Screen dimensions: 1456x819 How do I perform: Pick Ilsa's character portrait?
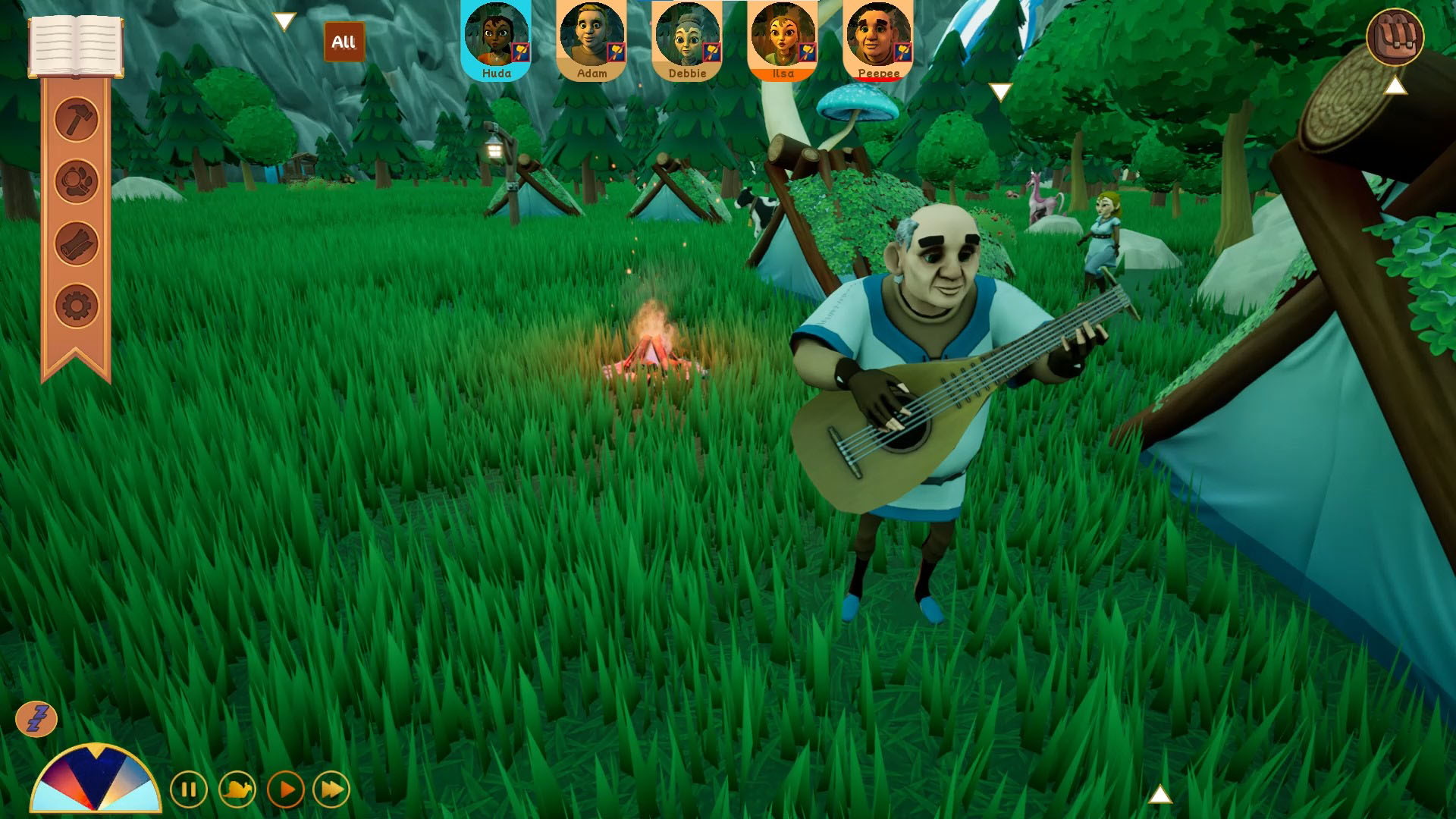(x=783, y=39)
